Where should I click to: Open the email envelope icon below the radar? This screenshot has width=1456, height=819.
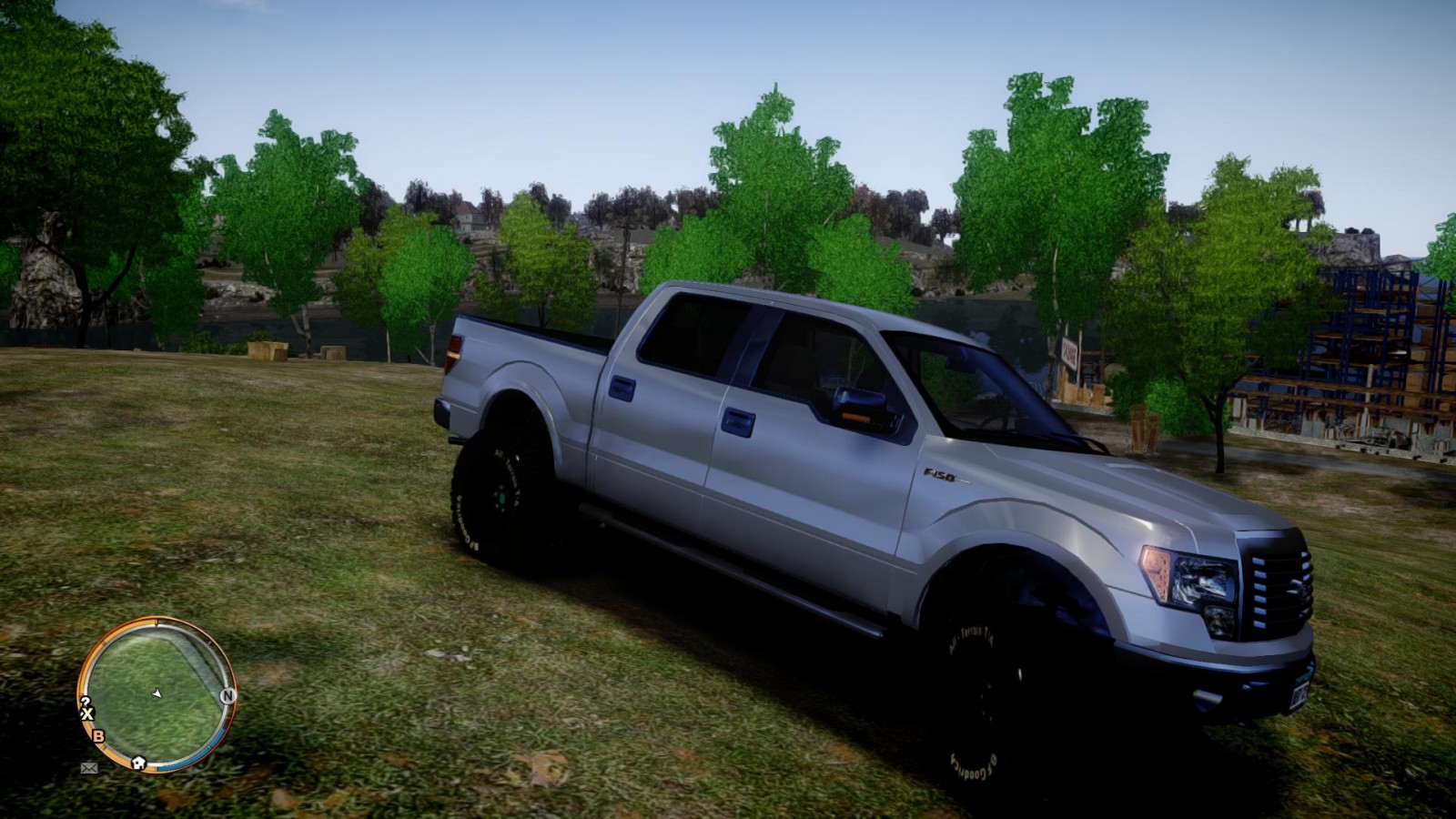coord(88,768)
